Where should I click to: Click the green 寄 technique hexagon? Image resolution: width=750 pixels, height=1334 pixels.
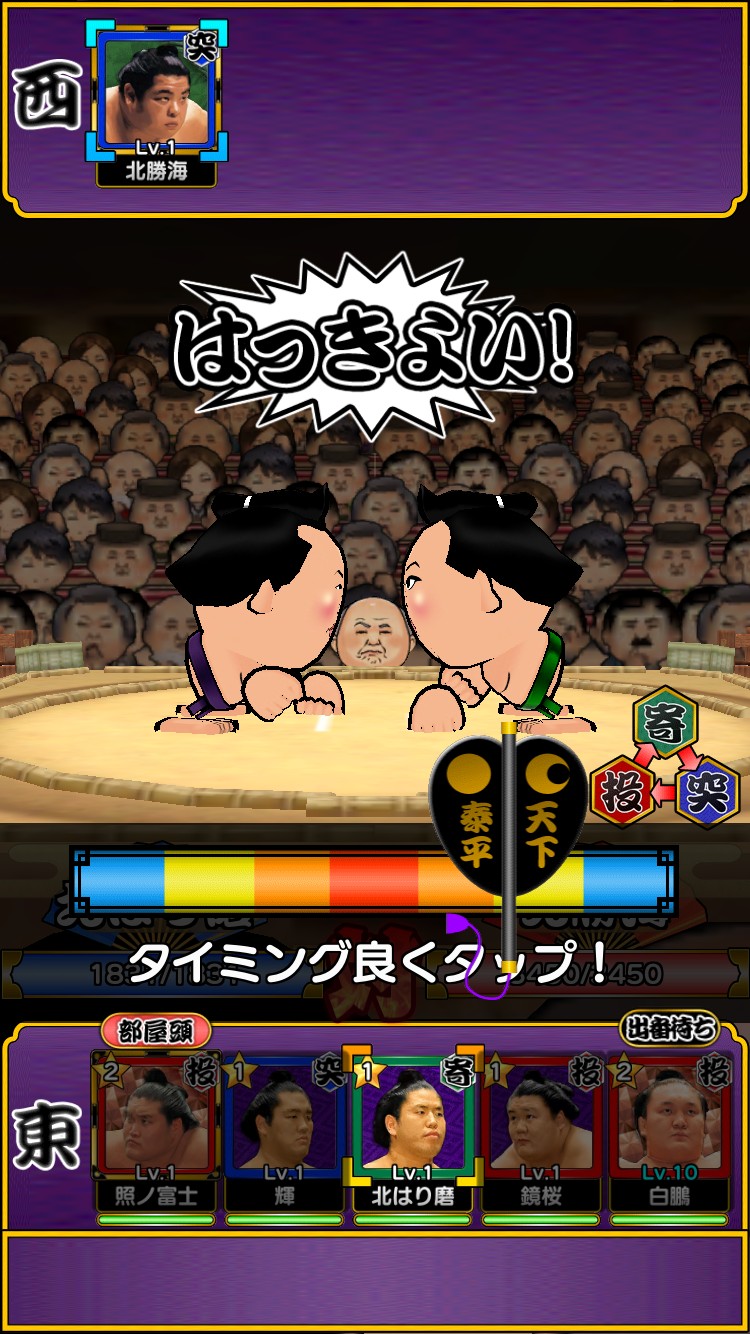665,718
